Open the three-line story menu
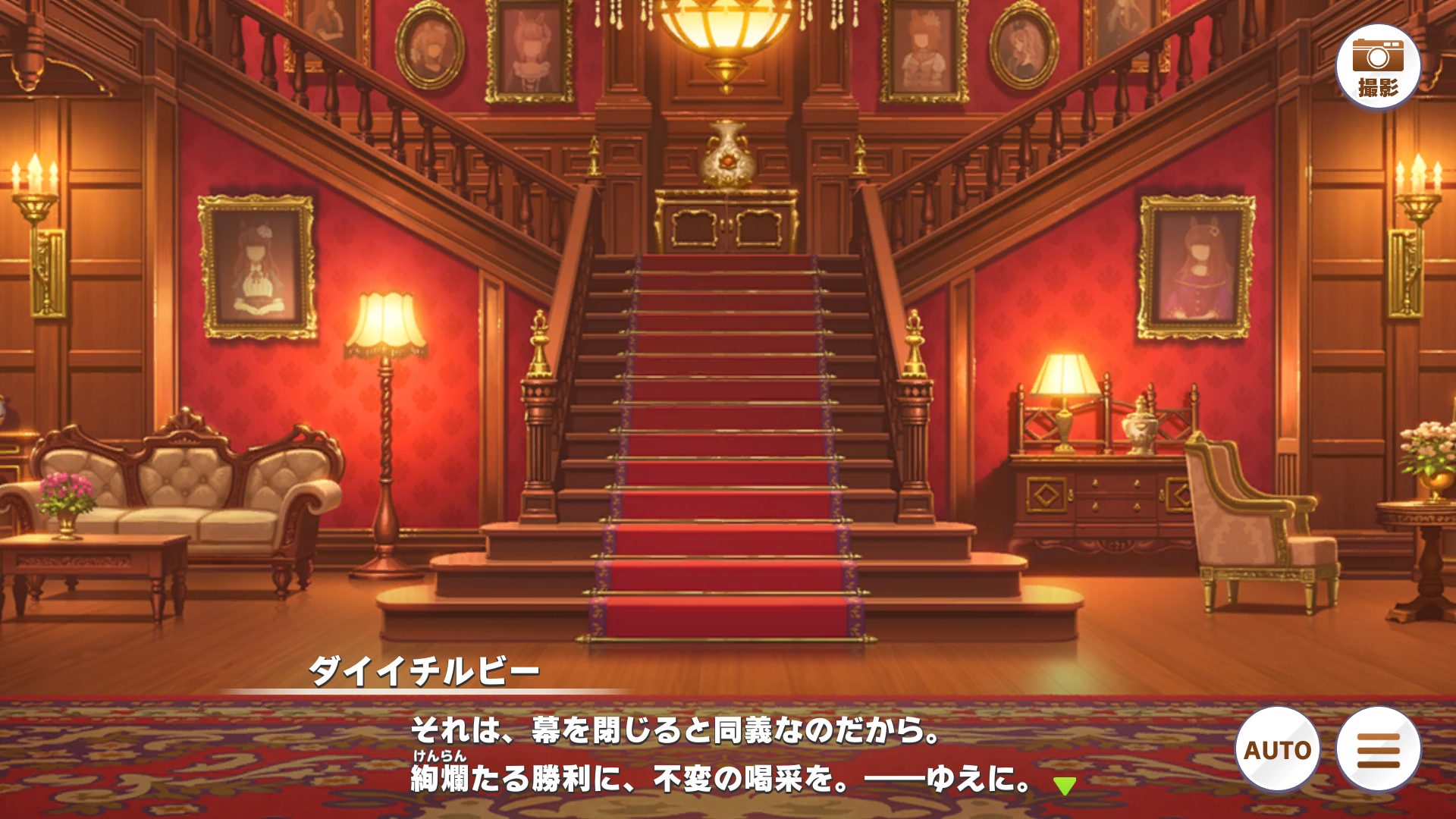Viewport: 1456px width, 819px height. pos(1378,749)
